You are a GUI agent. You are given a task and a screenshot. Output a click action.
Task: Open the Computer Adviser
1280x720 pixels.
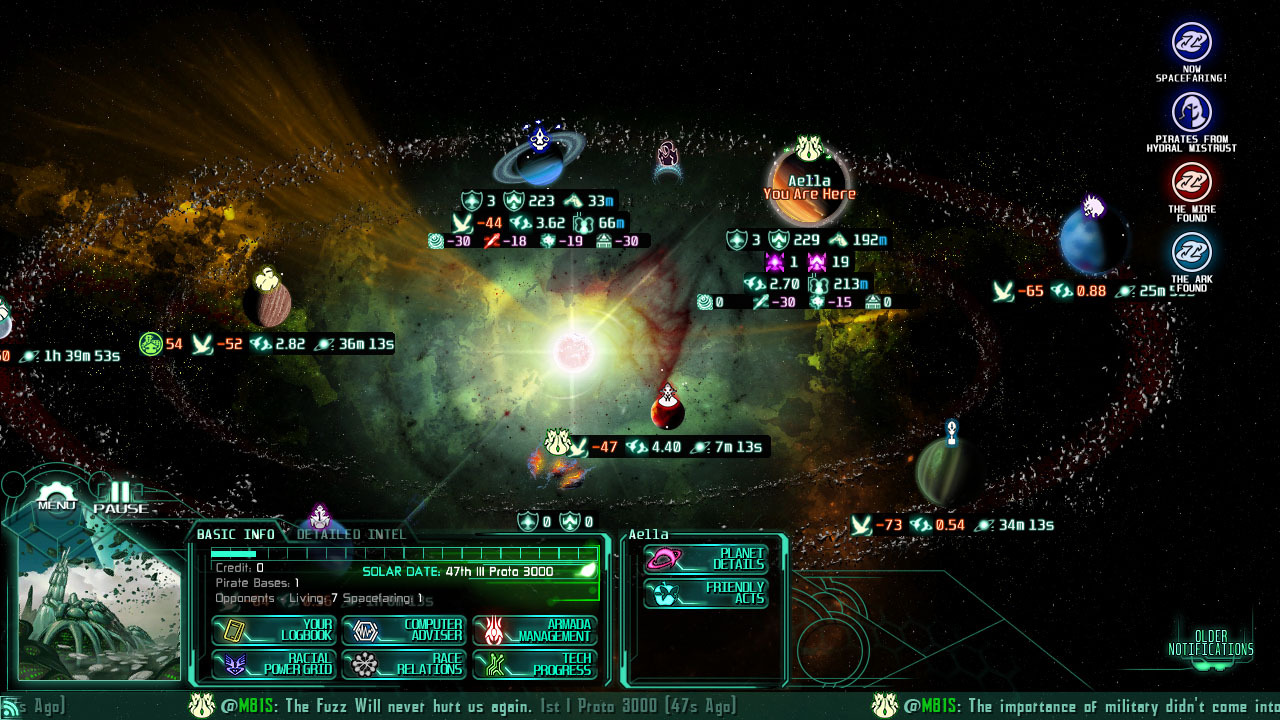[404, 629]
